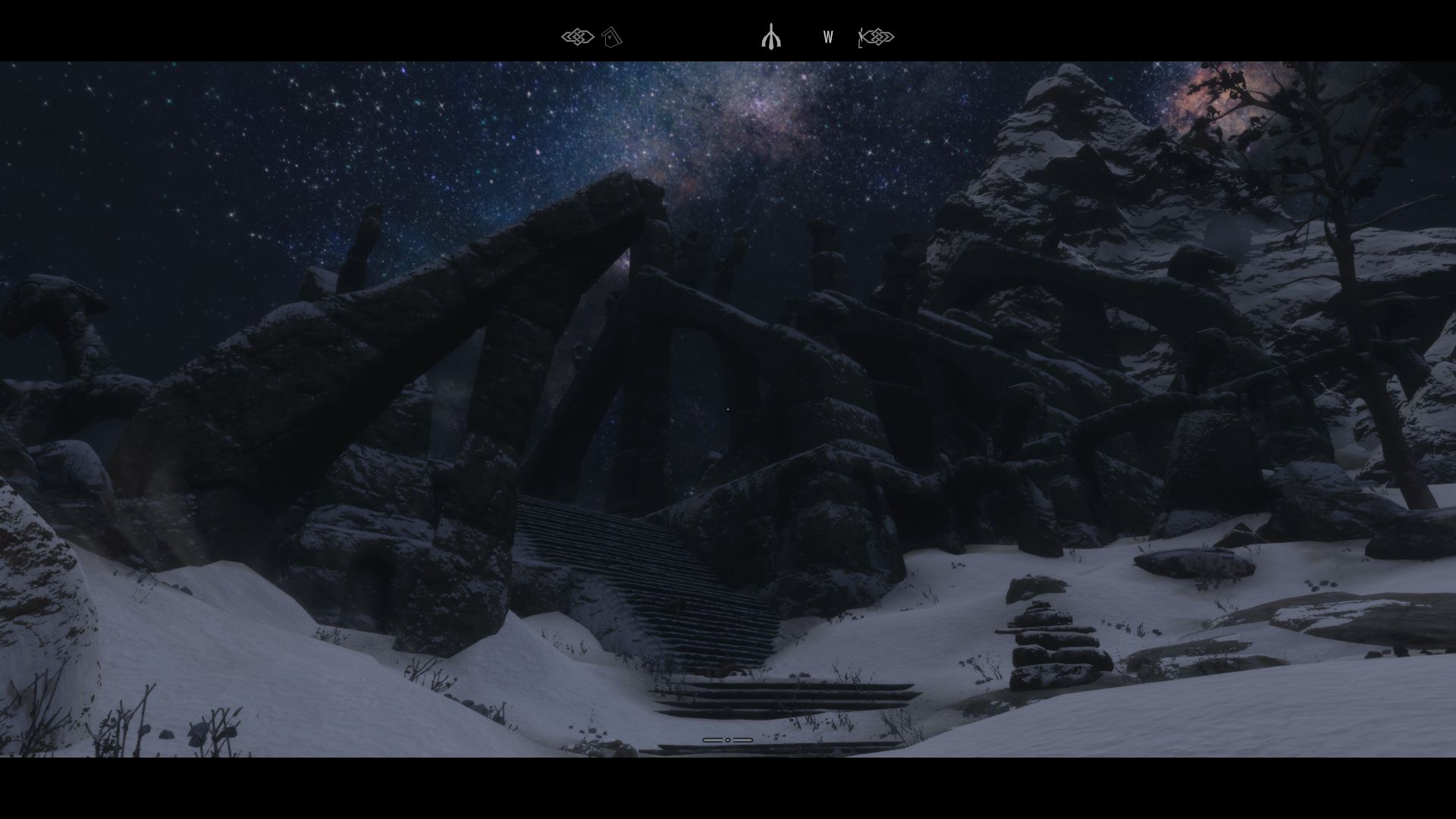Select the standing stone marker at compass center

[771, 36]
